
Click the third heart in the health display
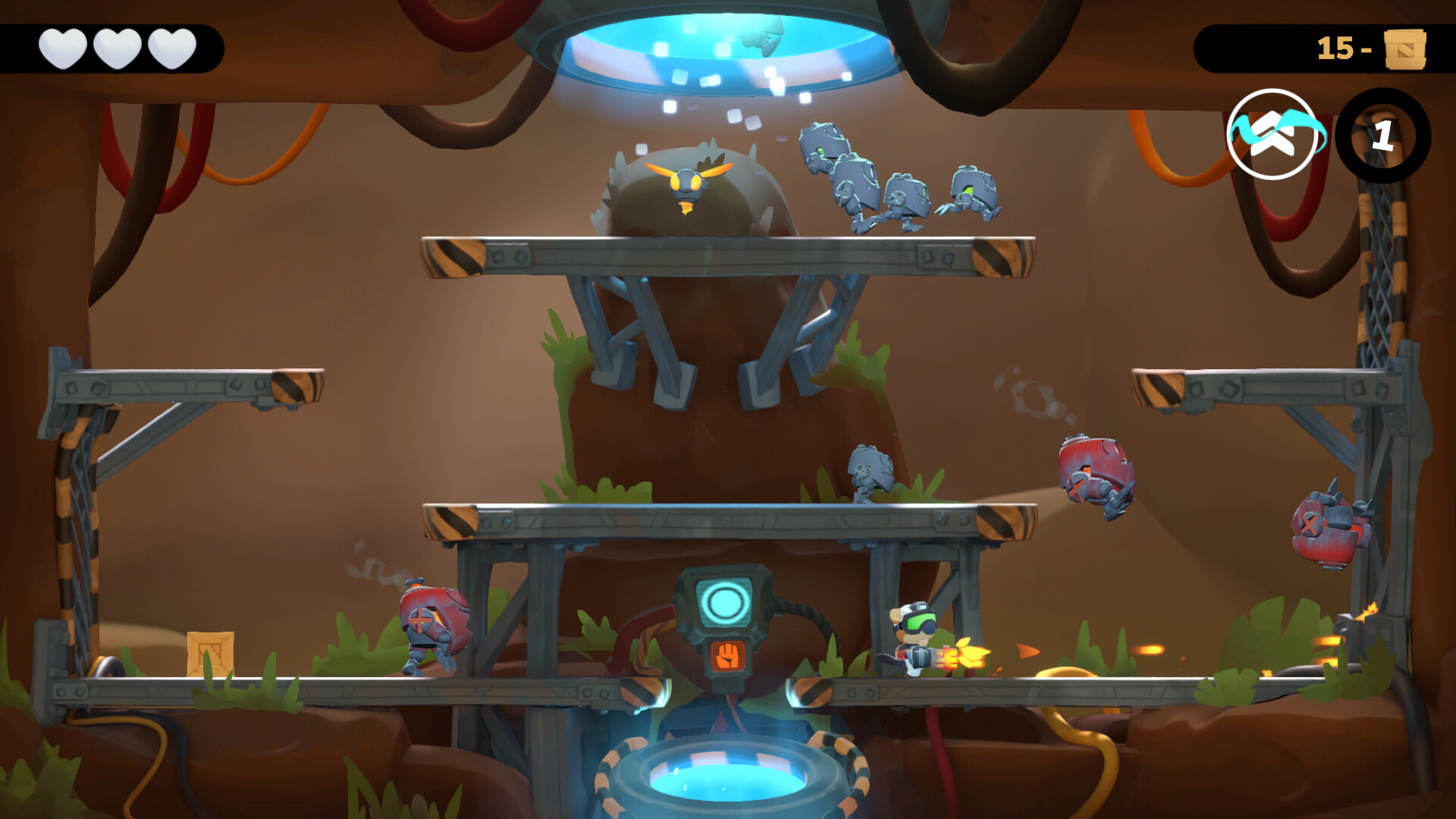point(173,48)
